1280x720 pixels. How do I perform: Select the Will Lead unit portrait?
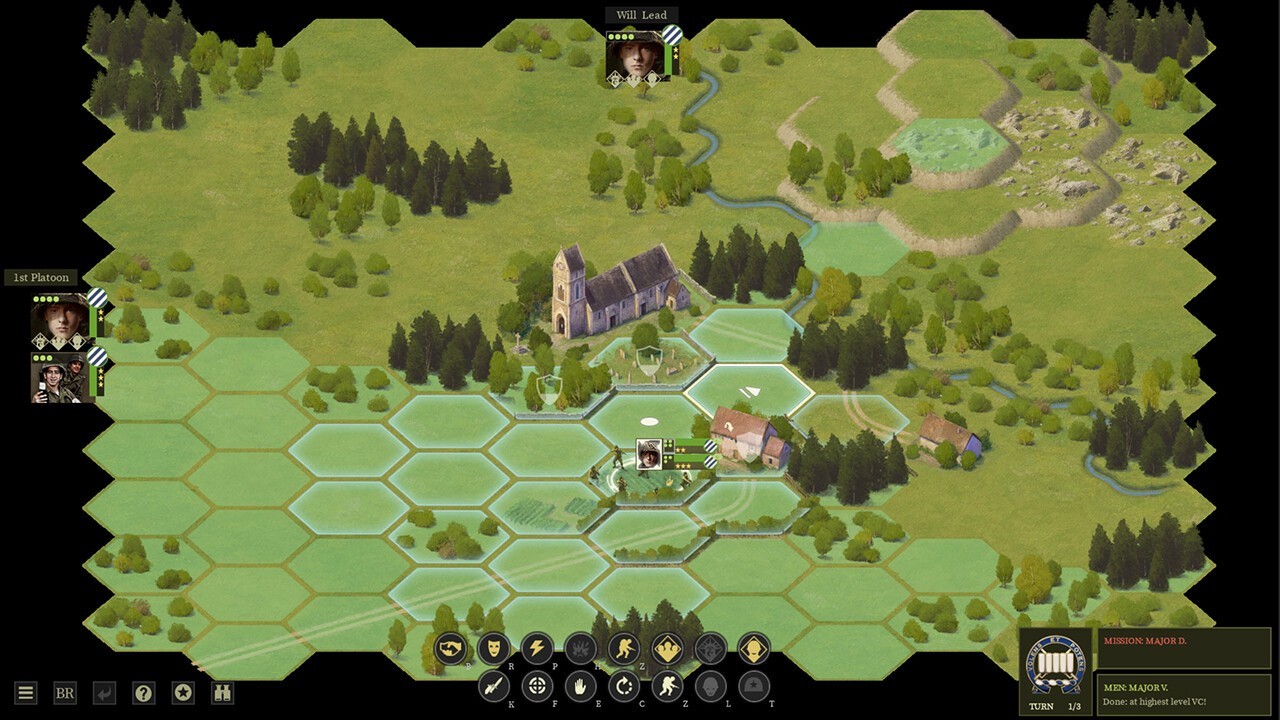click(x=637, y=56)
